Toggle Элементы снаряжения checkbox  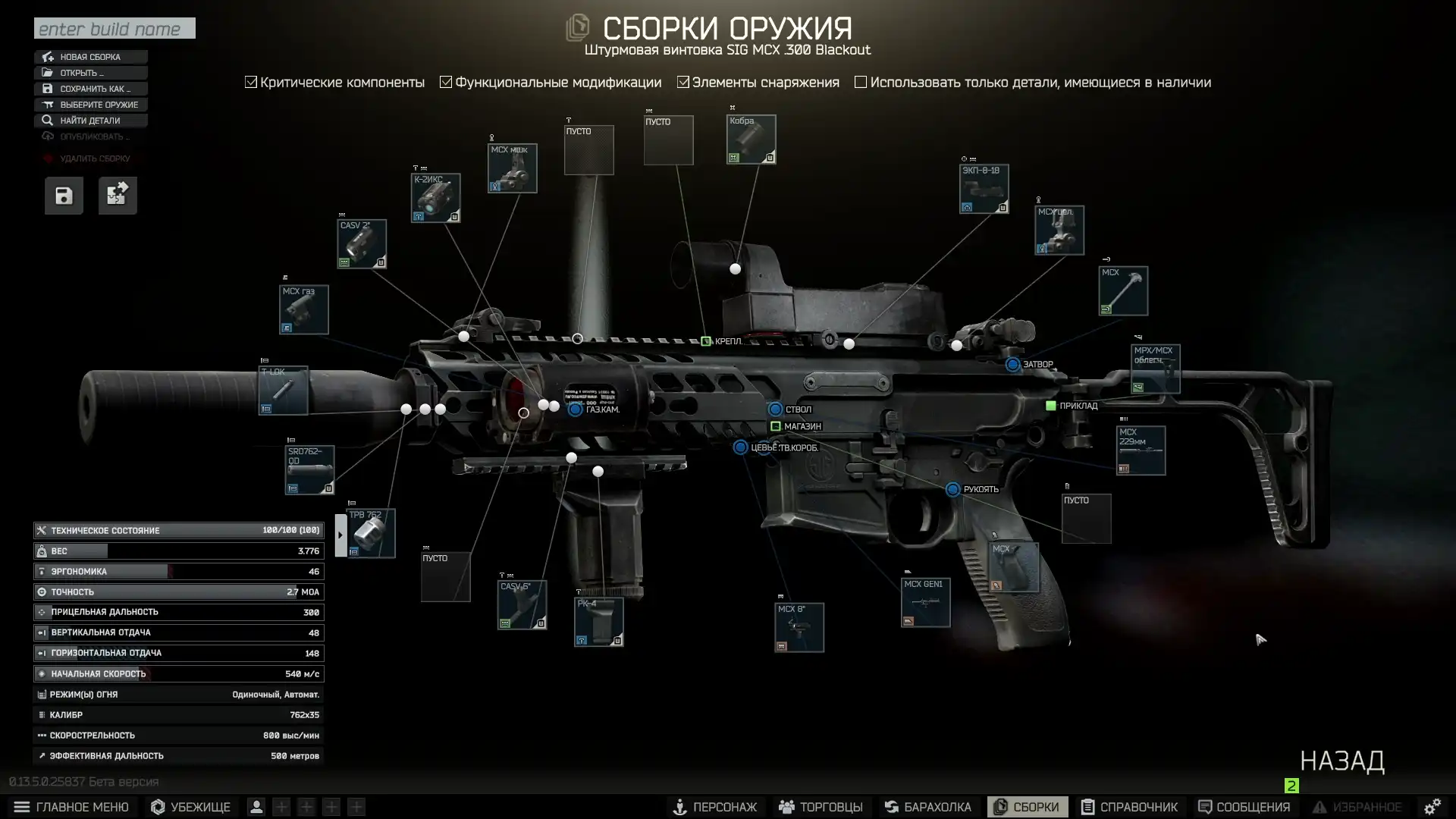point(683,82)
